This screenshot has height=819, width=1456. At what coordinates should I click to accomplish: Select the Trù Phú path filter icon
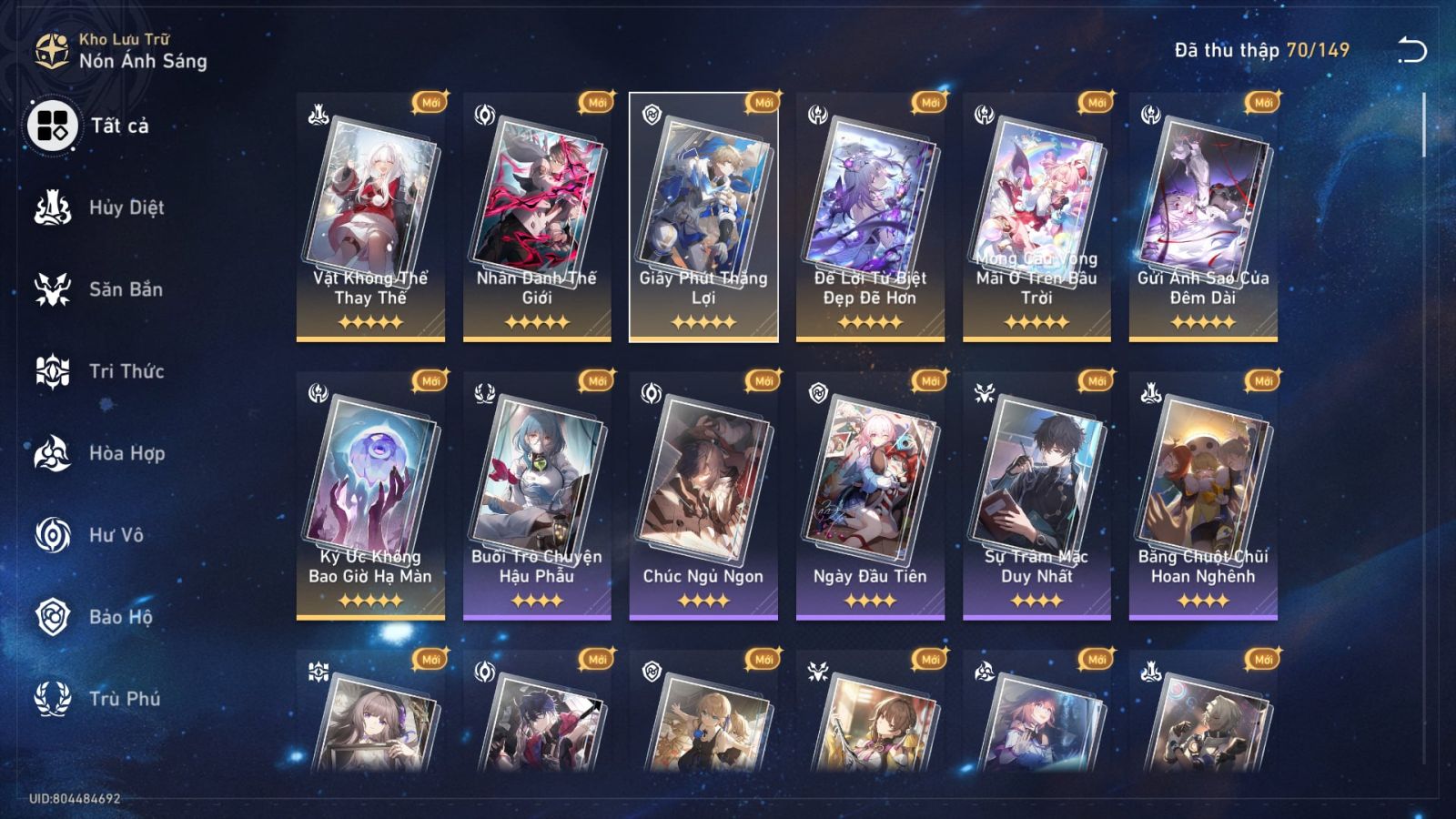pyautogui.click(x=55, y=699)
